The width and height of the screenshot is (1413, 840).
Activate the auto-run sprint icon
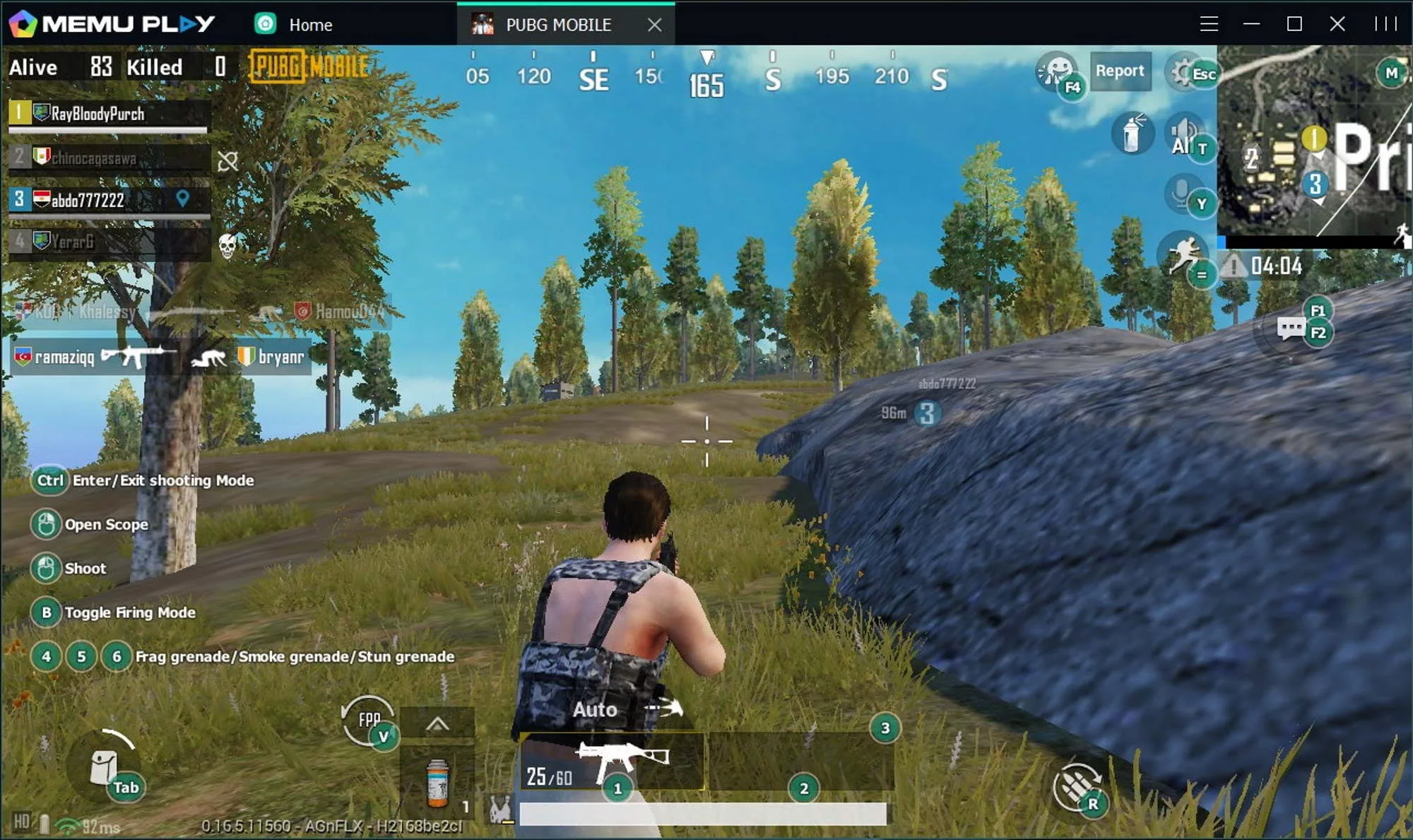pos(1183,254)
